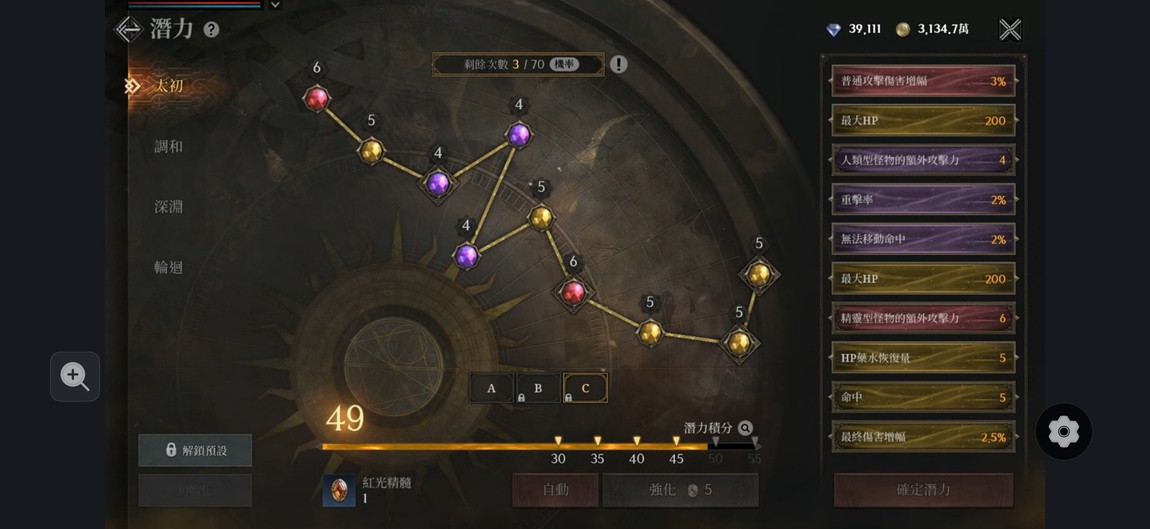The height and width of the screenshot is (529, 1150).
Task: Choose preset C
Action: point(585,388)
